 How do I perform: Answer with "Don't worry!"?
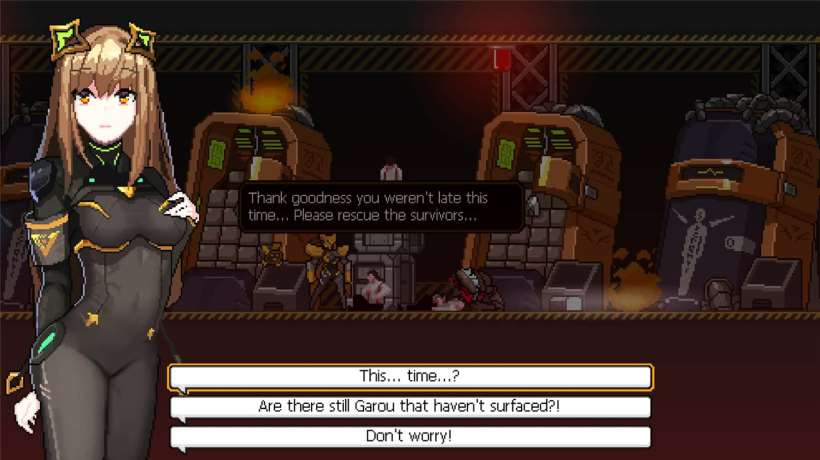[411, 437]
